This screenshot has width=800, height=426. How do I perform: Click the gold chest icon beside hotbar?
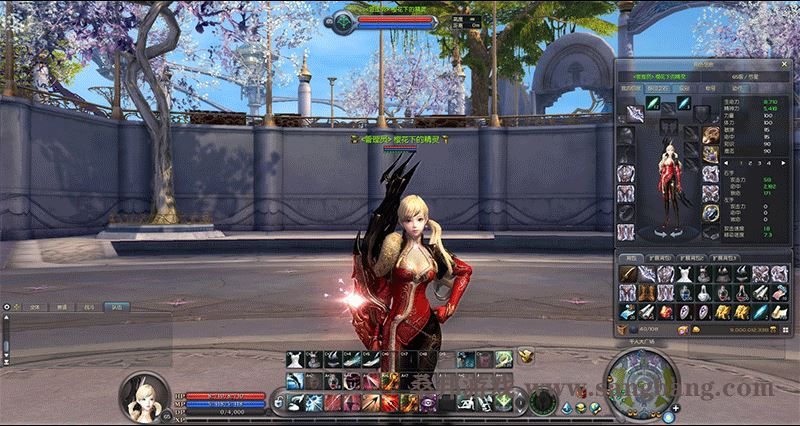524,356
